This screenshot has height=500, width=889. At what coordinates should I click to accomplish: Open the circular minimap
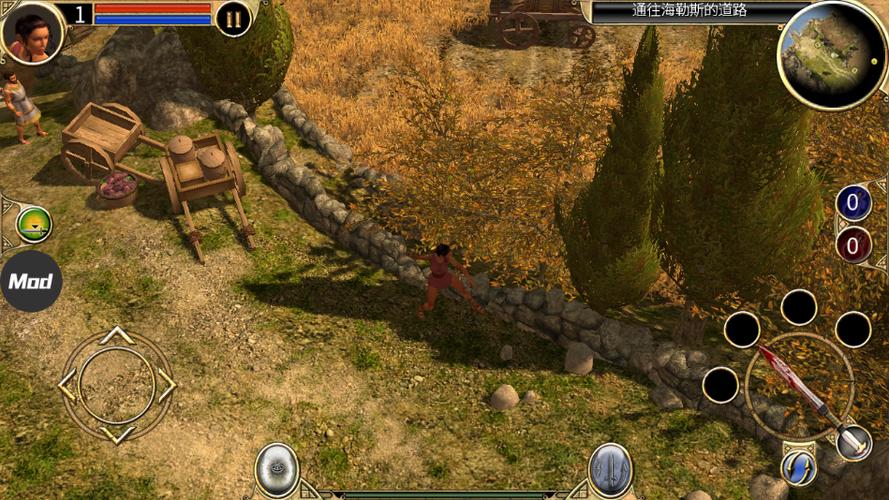[831, 54]
